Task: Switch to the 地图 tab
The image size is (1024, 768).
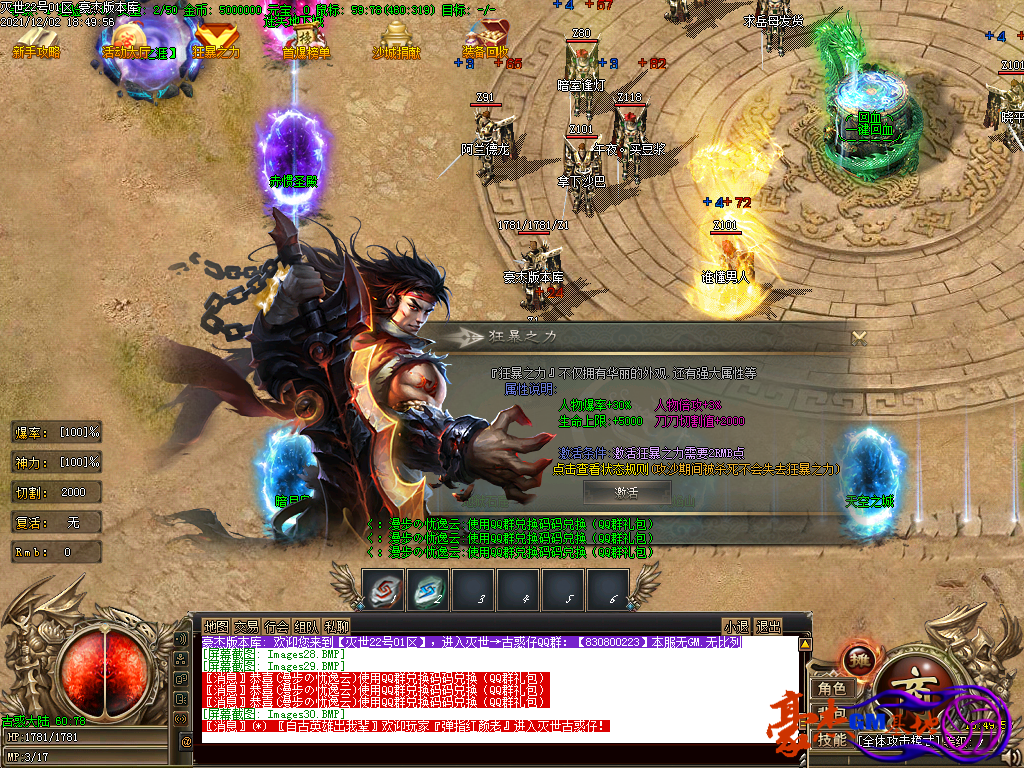Action: [x=216, y=627]
